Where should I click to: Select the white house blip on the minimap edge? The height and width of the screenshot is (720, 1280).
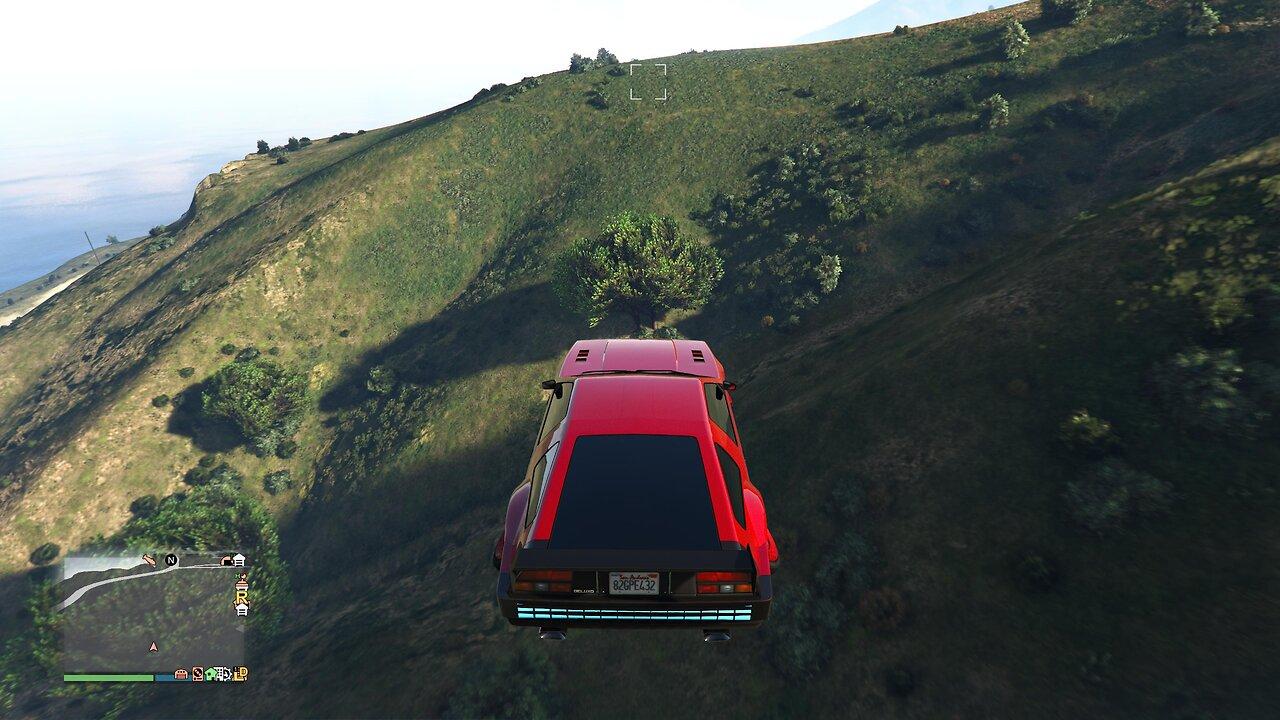tap(239, 559)
